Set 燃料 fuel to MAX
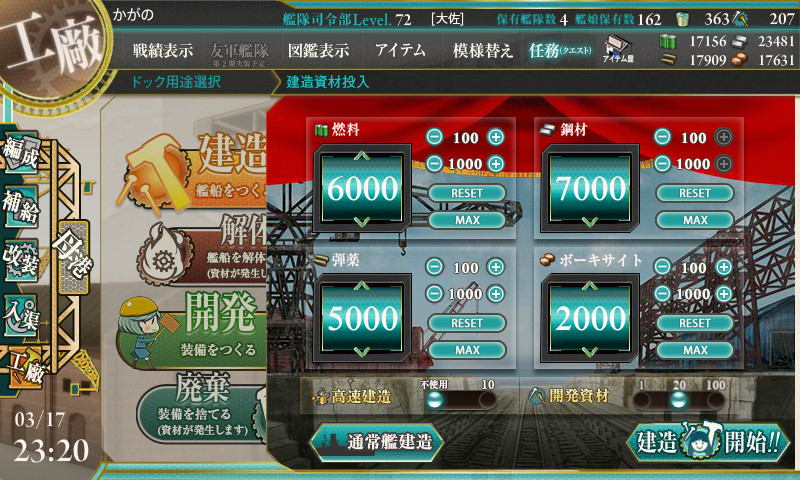800x480 pixels. [467, 220]
